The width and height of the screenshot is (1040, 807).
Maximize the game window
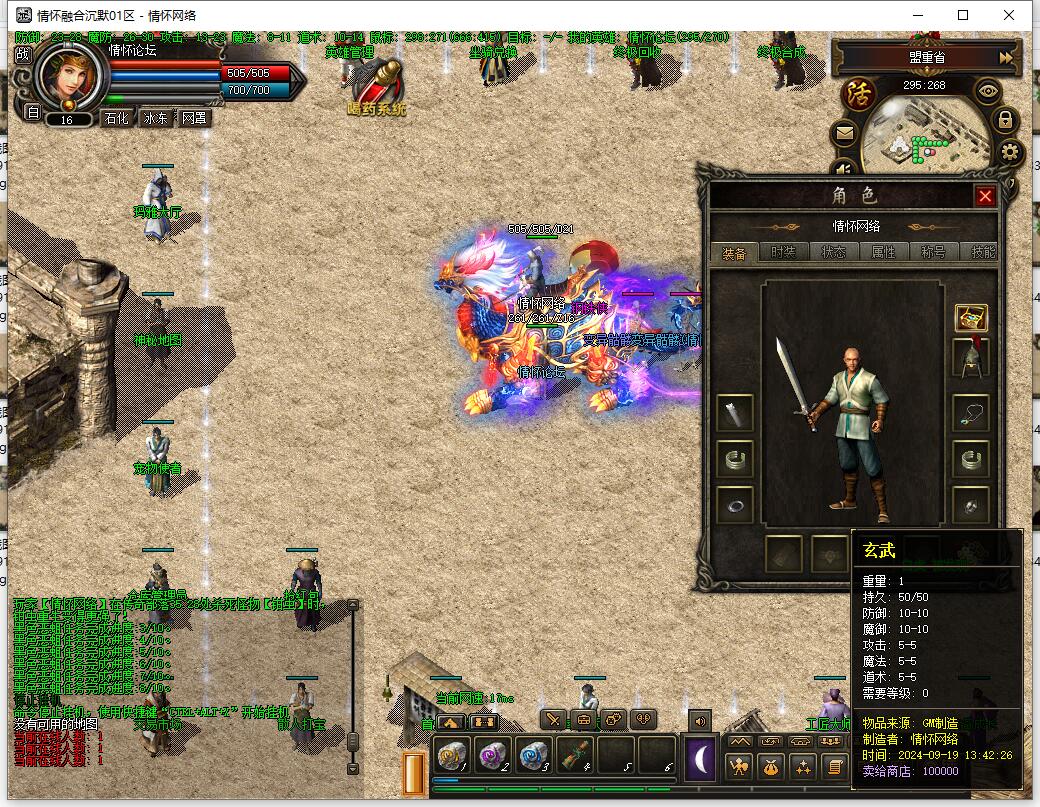click(963, 15)
